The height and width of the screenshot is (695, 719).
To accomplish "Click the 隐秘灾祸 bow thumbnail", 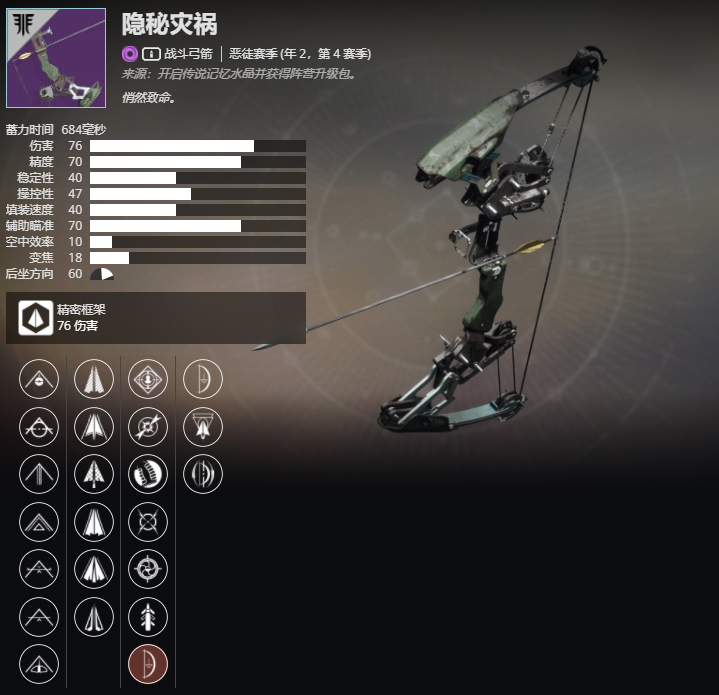I will 56,58.
